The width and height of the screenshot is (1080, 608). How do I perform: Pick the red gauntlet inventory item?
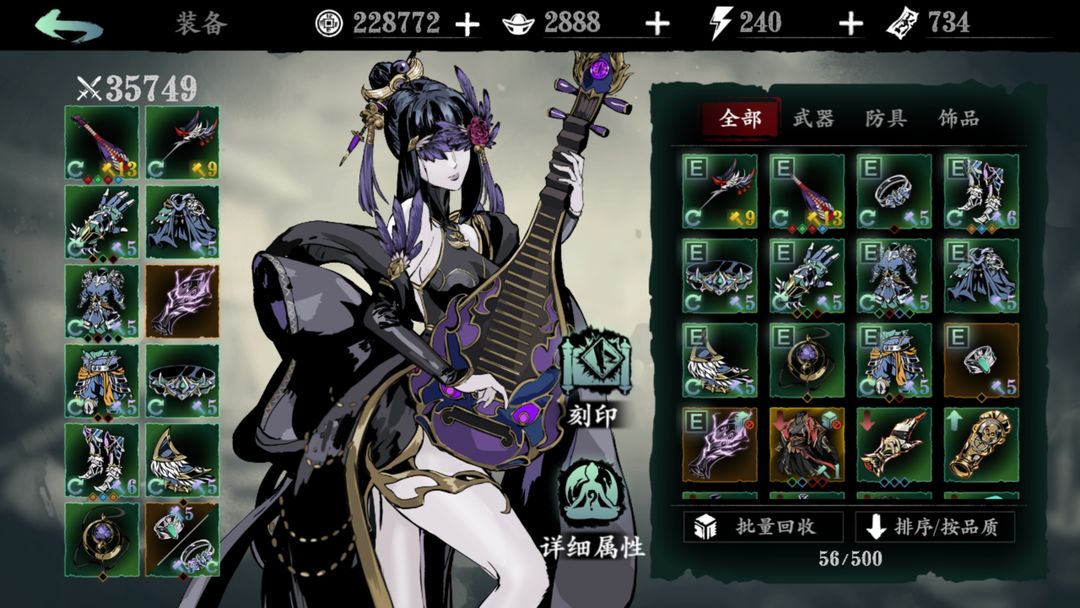894,444
